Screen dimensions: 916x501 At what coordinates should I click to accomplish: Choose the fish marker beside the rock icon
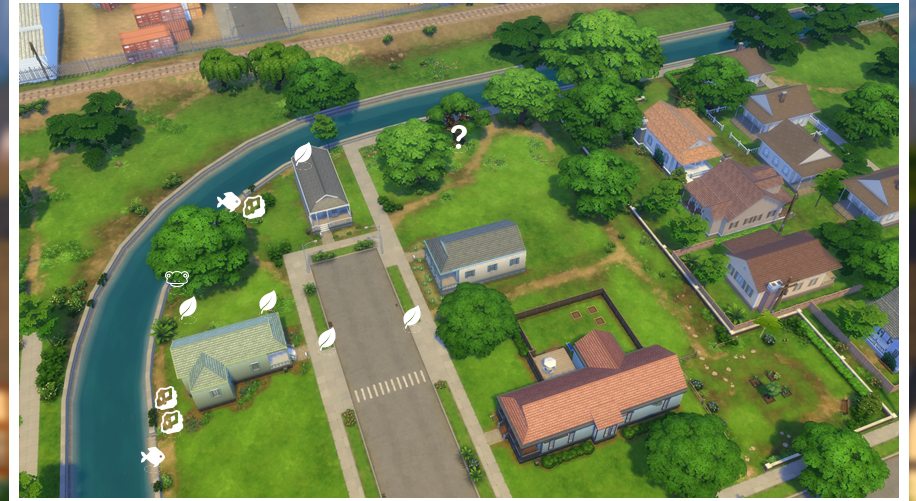click(x=229, y=202)
